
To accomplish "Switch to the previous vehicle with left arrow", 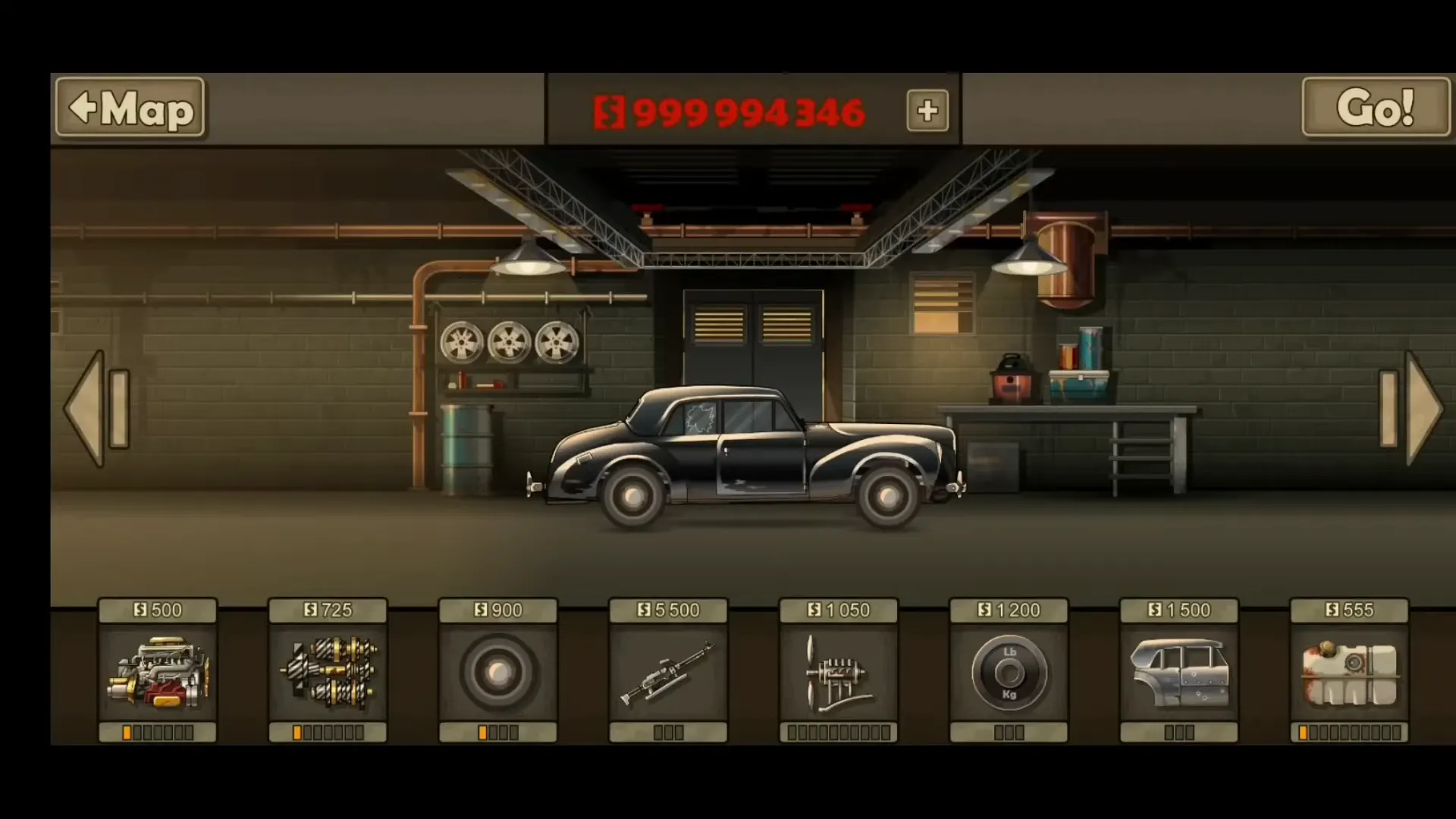I will 96,409.
